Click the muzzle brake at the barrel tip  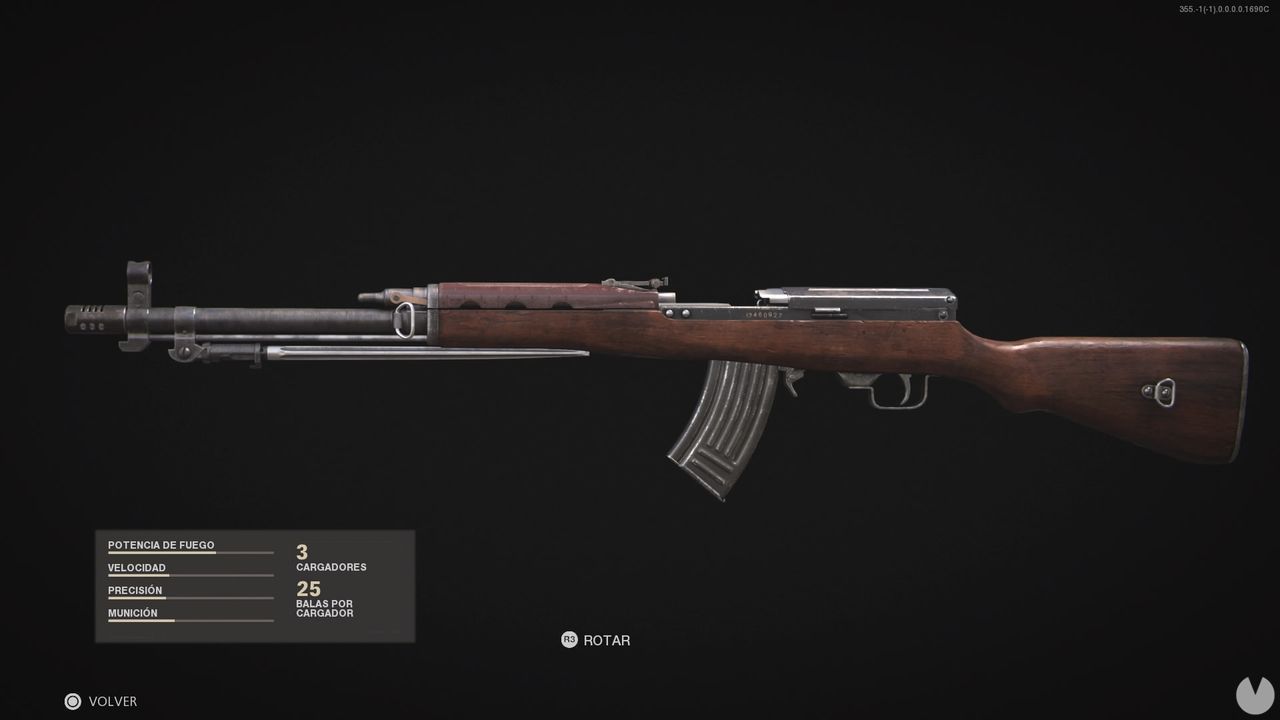pos(90,318)
